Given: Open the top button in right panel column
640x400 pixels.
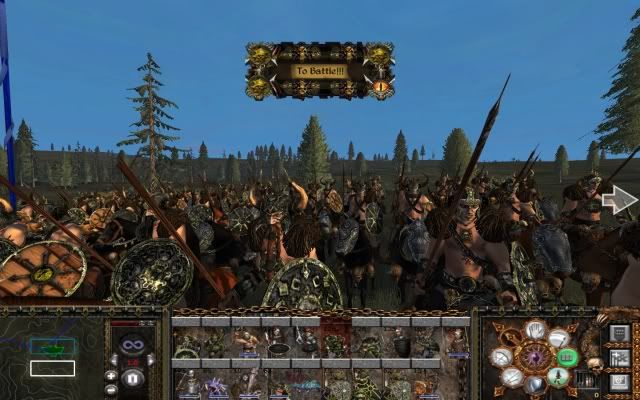Looking at the screenshot, I should (x=619, y=332).
